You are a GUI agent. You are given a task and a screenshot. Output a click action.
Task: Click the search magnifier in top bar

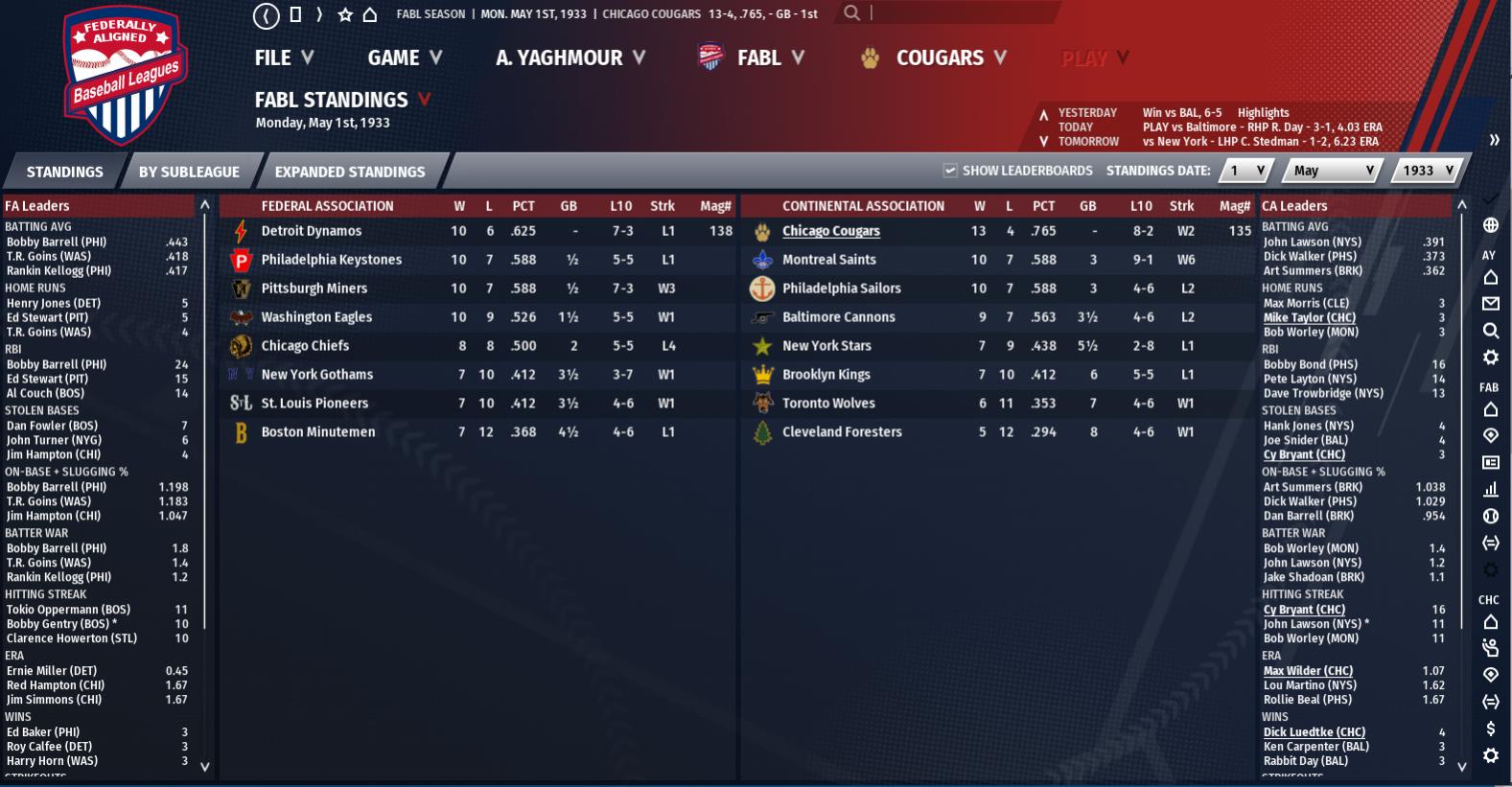pos(851,13)
